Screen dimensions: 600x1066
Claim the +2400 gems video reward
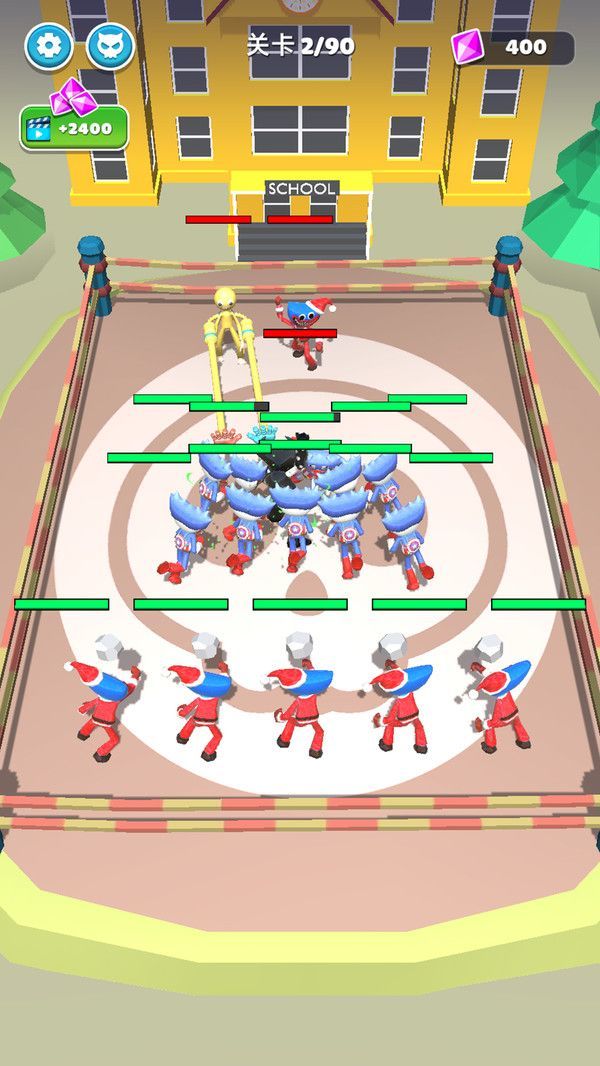coord(74,127)
